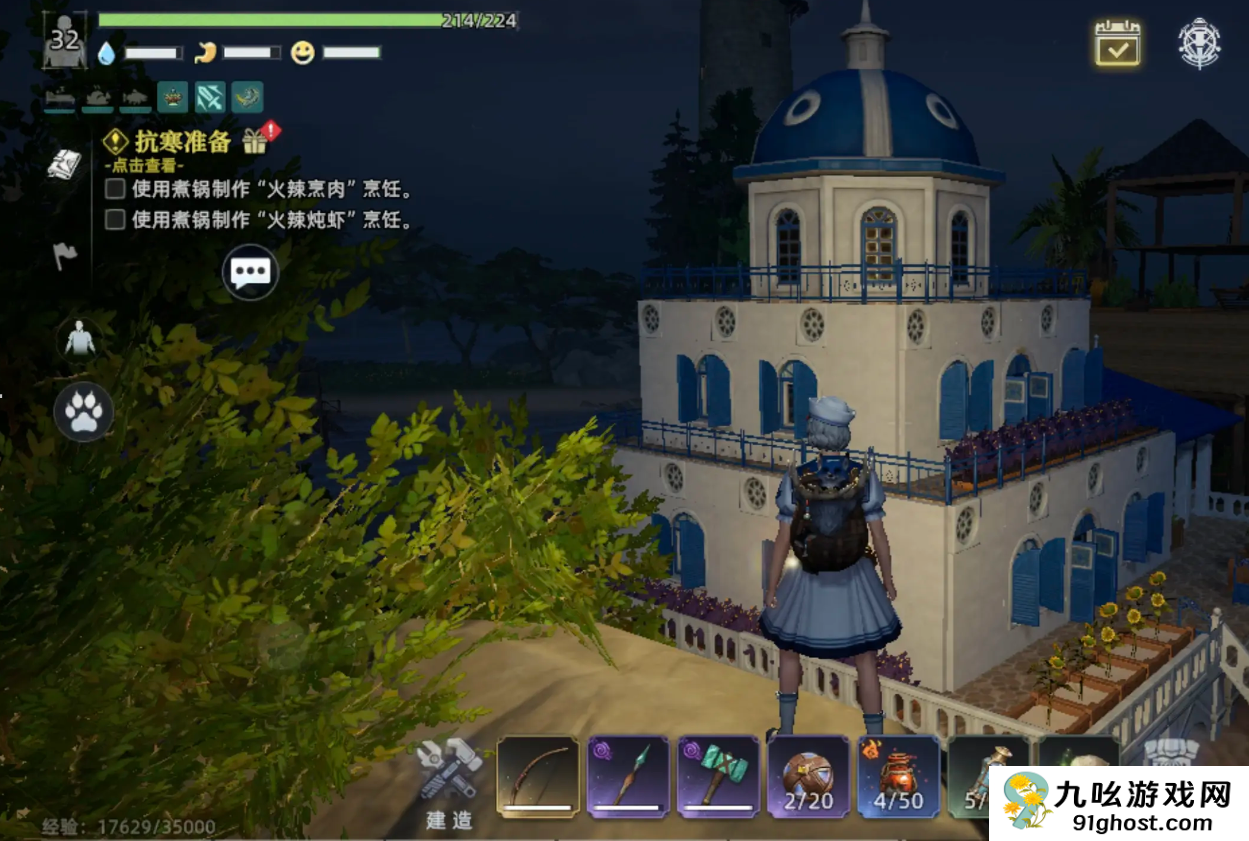Tap the character posture icon

coord(78,341)
